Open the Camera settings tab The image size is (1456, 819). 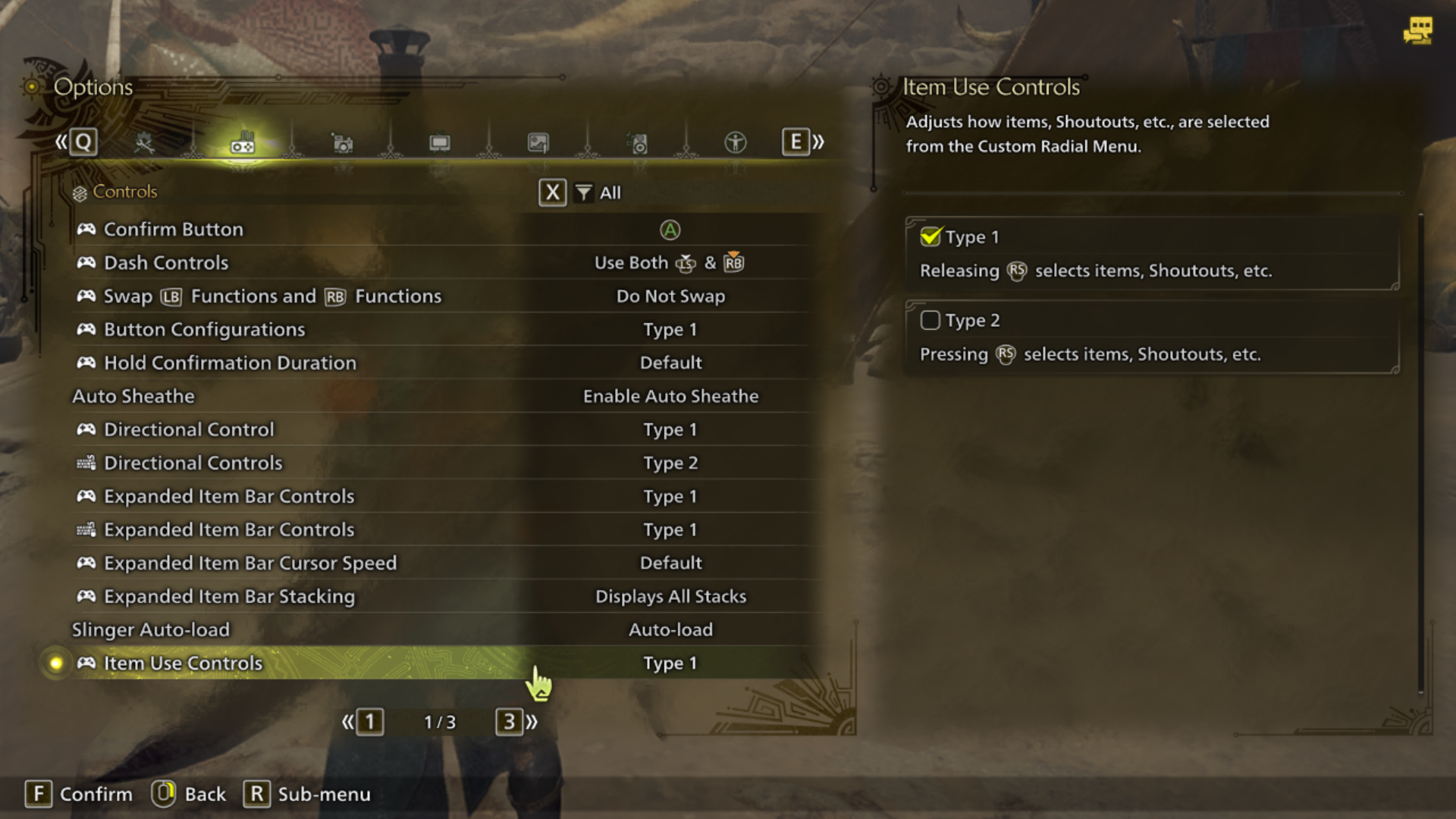click(x=342, y=142)
